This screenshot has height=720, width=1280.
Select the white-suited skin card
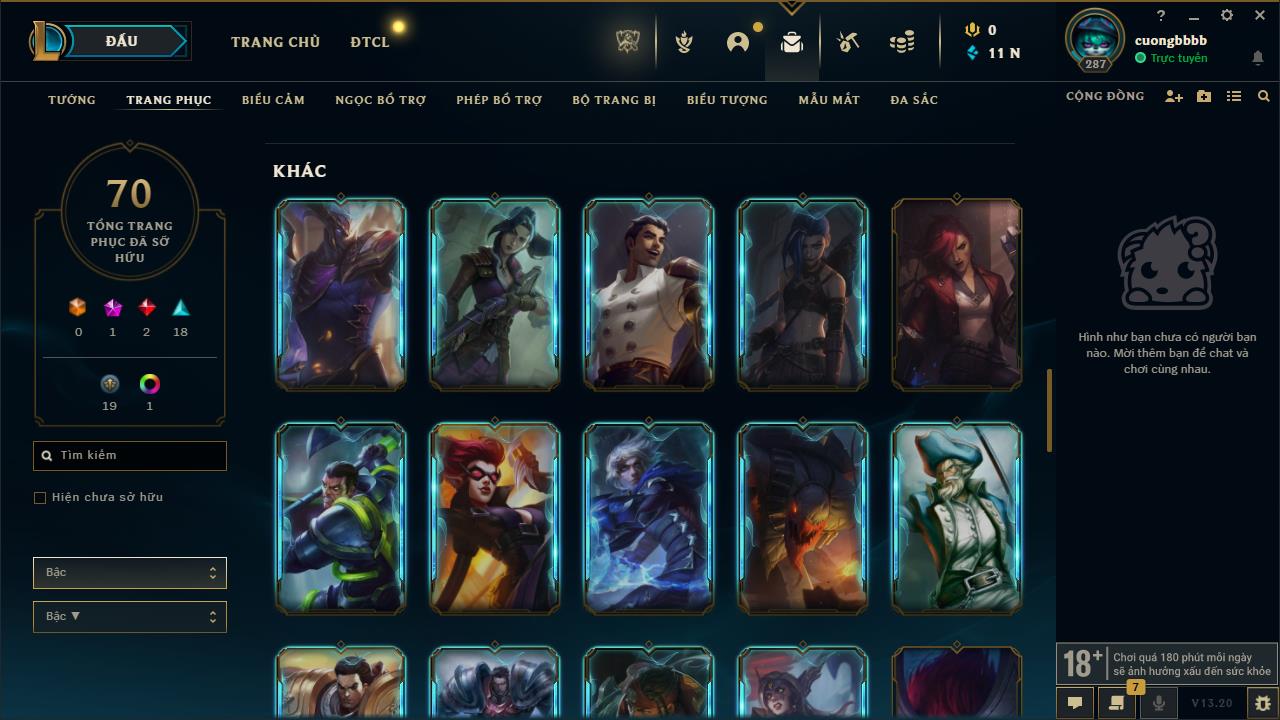tap(648, 293)
